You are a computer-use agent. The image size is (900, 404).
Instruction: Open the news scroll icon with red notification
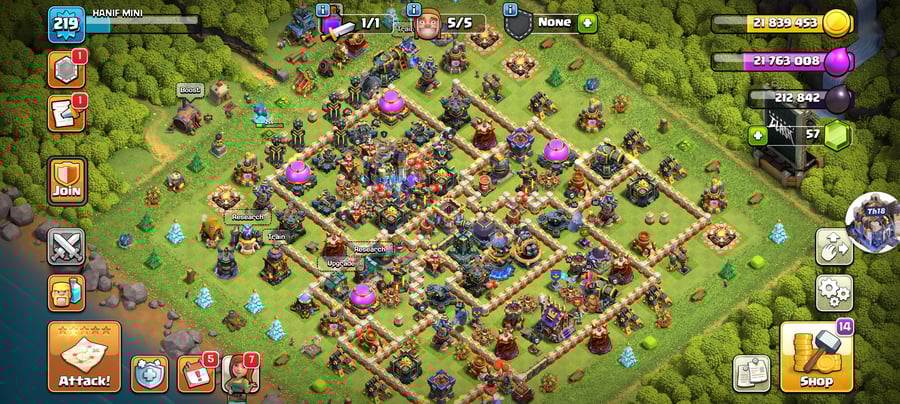66,113
